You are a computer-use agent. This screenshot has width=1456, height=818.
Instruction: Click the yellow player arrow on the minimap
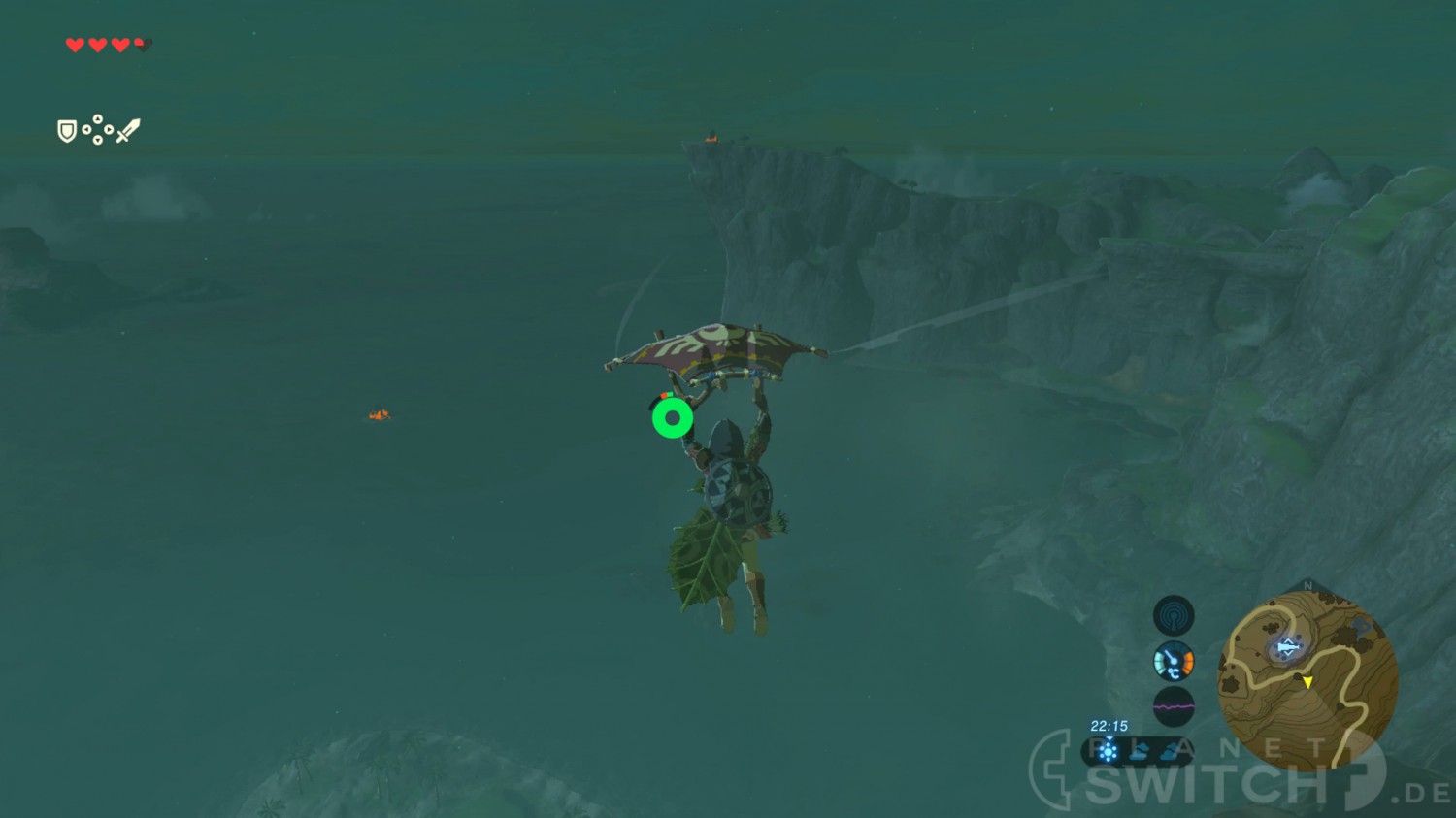click(x=1307, y=682)
